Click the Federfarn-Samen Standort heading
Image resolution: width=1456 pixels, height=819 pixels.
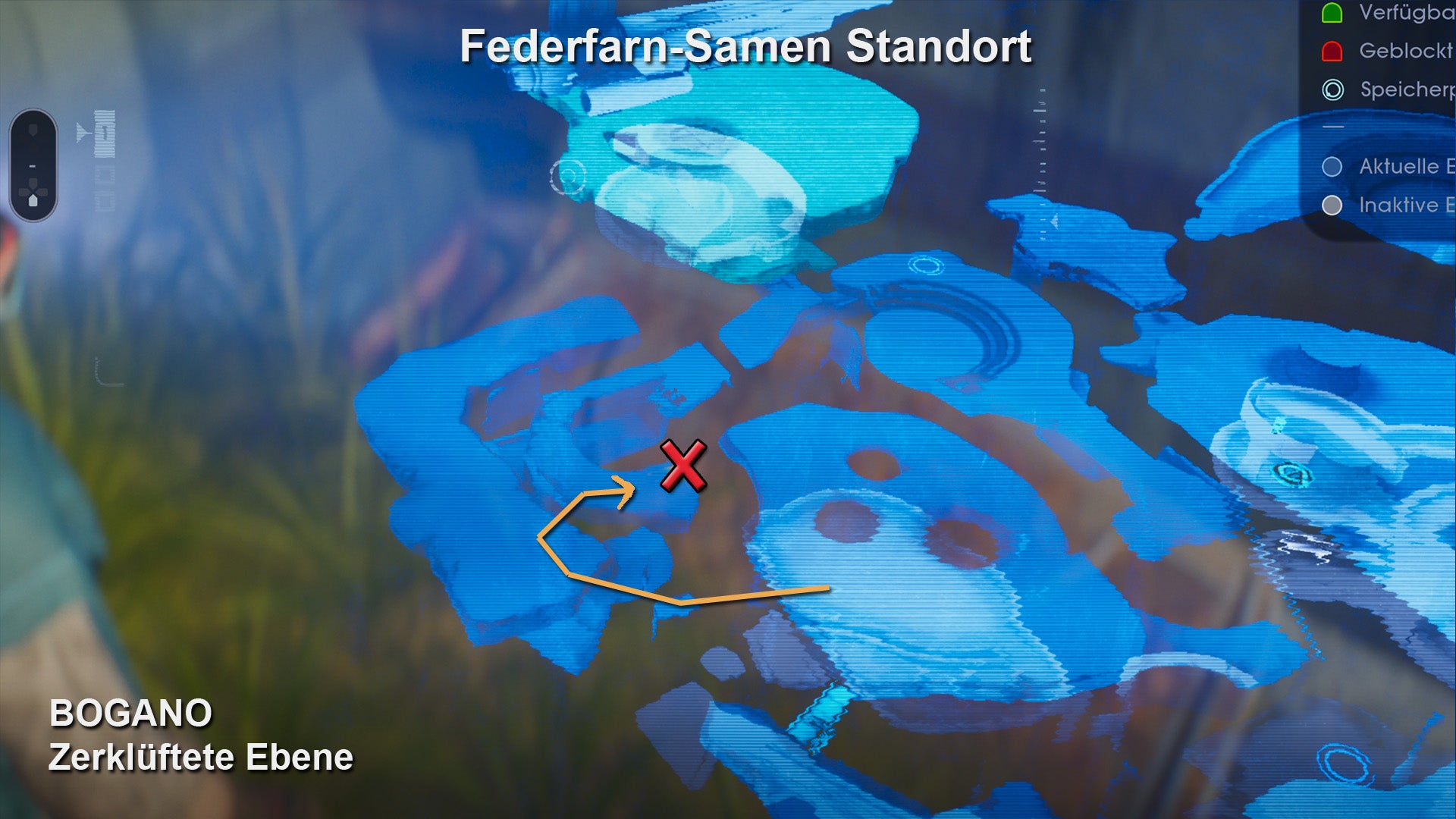pyautogui.click(x=745, y=47)
